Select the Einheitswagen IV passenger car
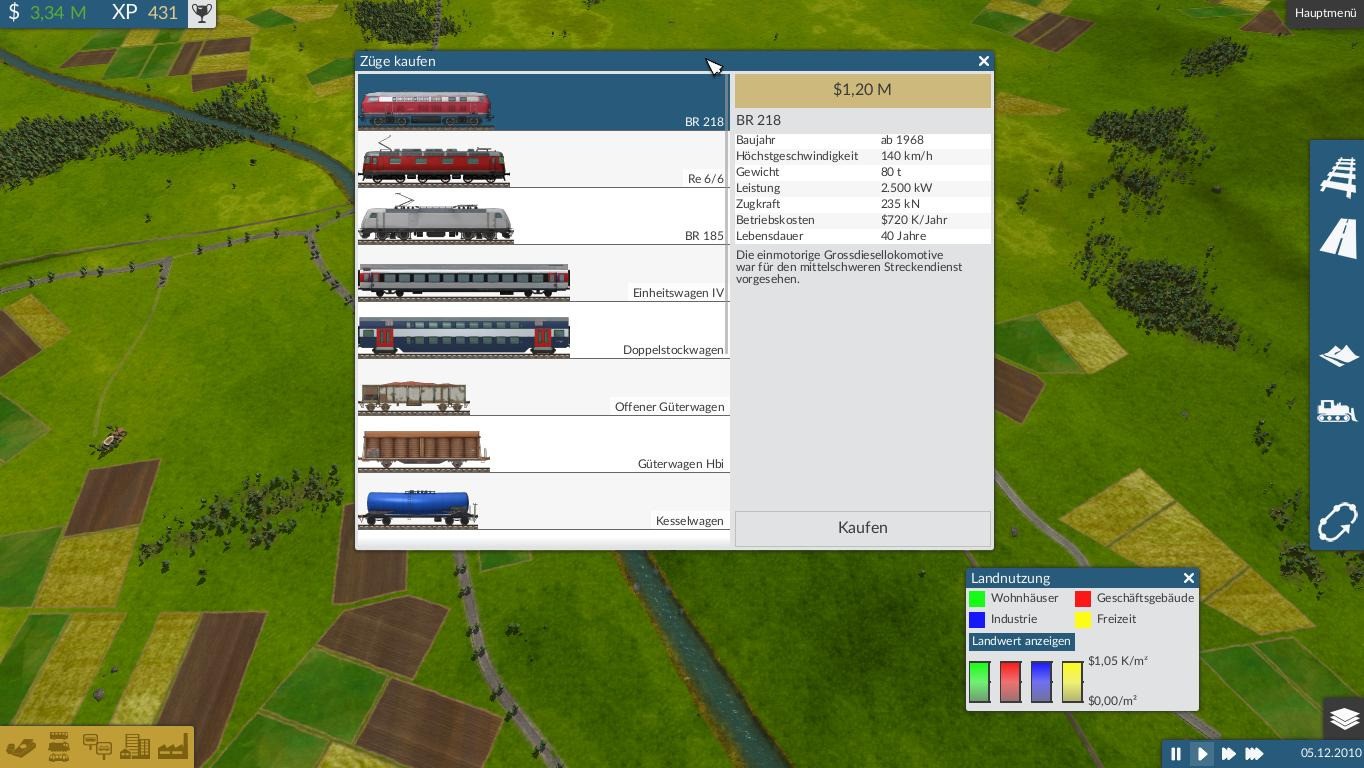 (x=542, y=275)
